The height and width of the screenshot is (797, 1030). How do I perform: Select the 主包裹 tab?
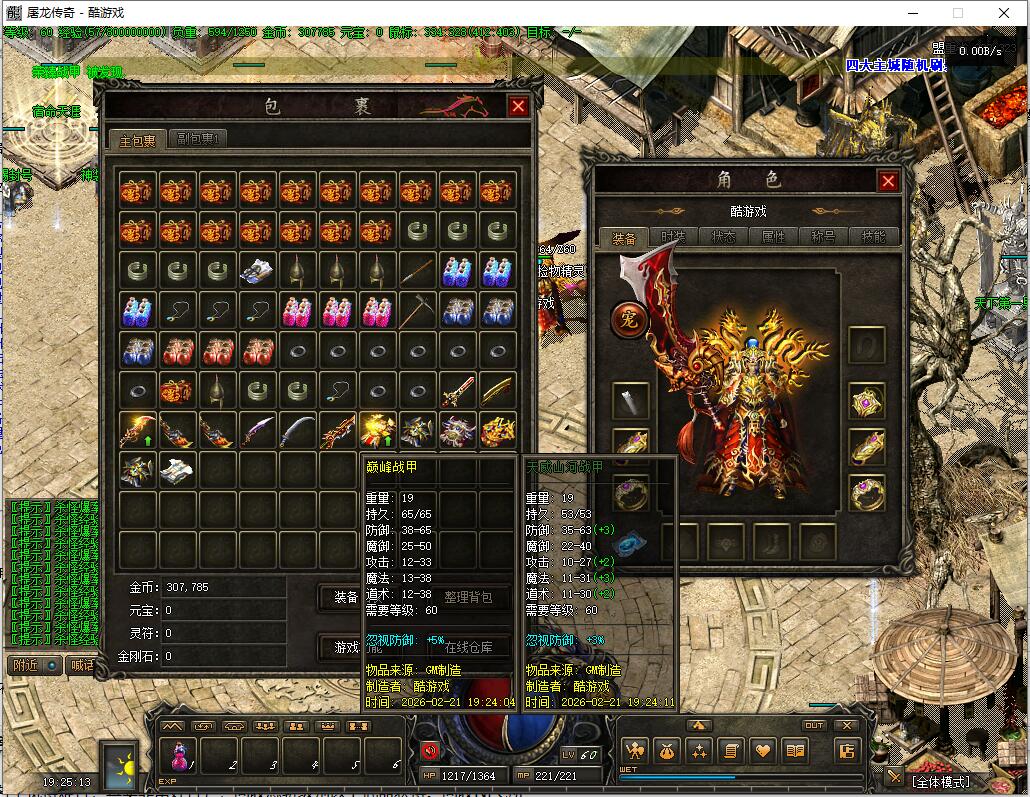[137, 139]
